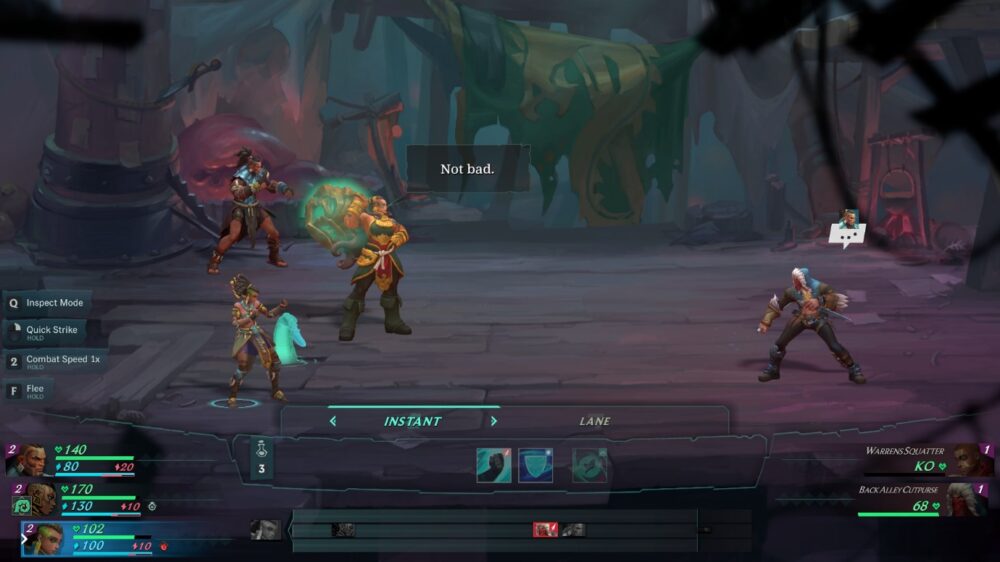Select the dark fist ability icon

coord(493,465)
